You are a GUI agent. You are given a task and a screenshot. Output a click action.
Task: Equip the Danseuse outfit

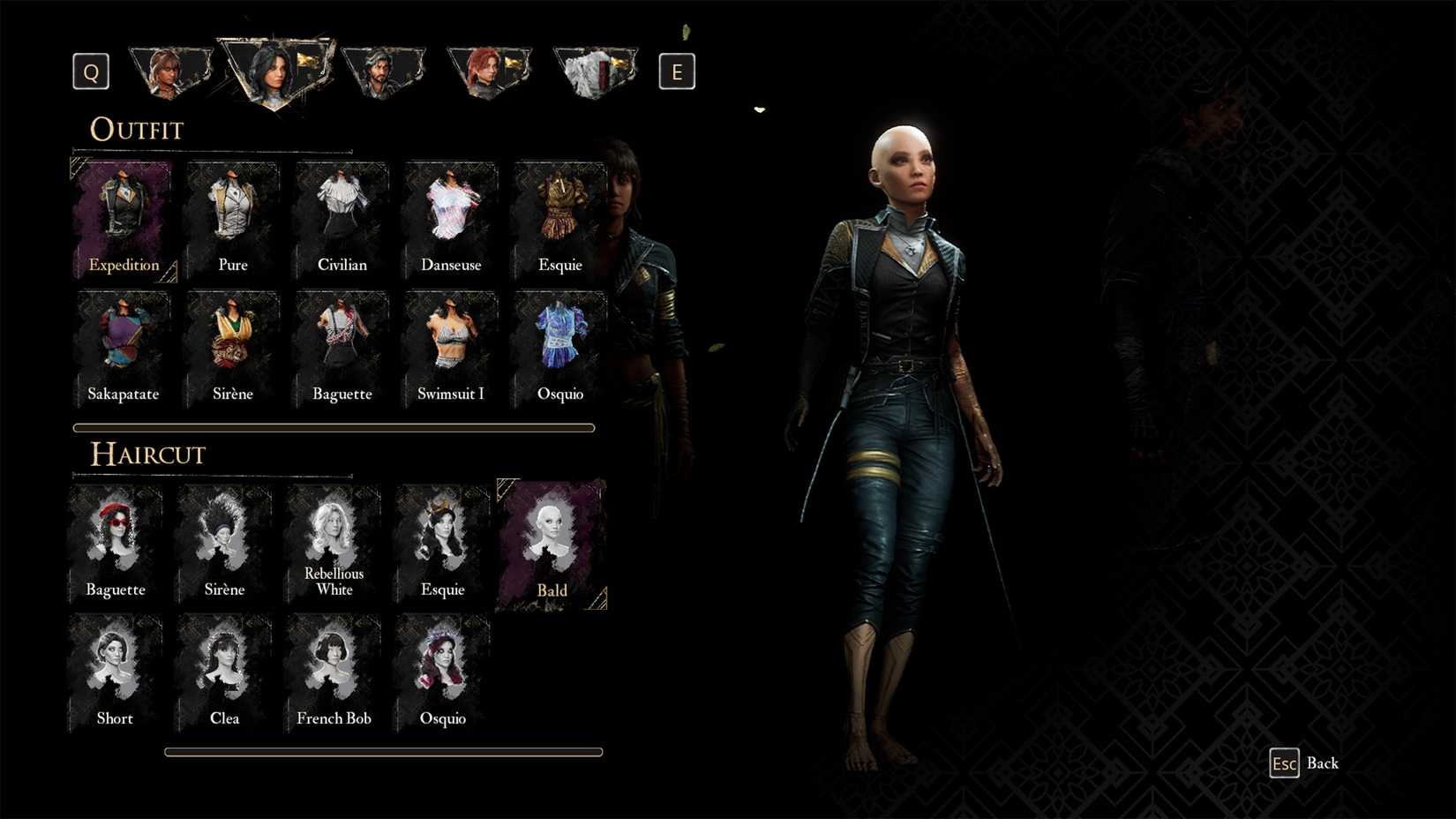pyautogui.click(x=451, y=216)
